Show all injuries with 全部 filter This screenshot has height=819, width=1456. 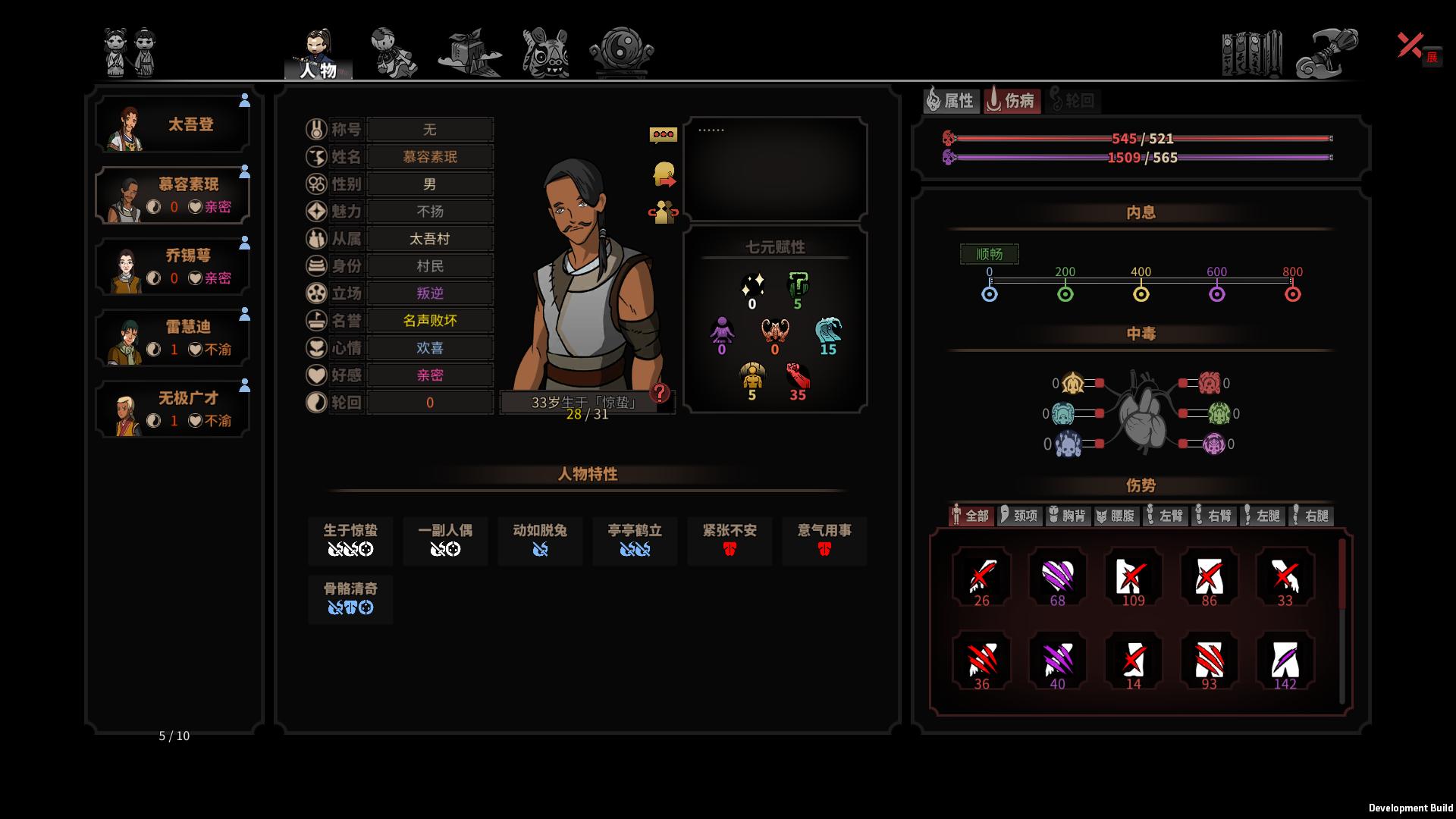[x=971, y=516]
